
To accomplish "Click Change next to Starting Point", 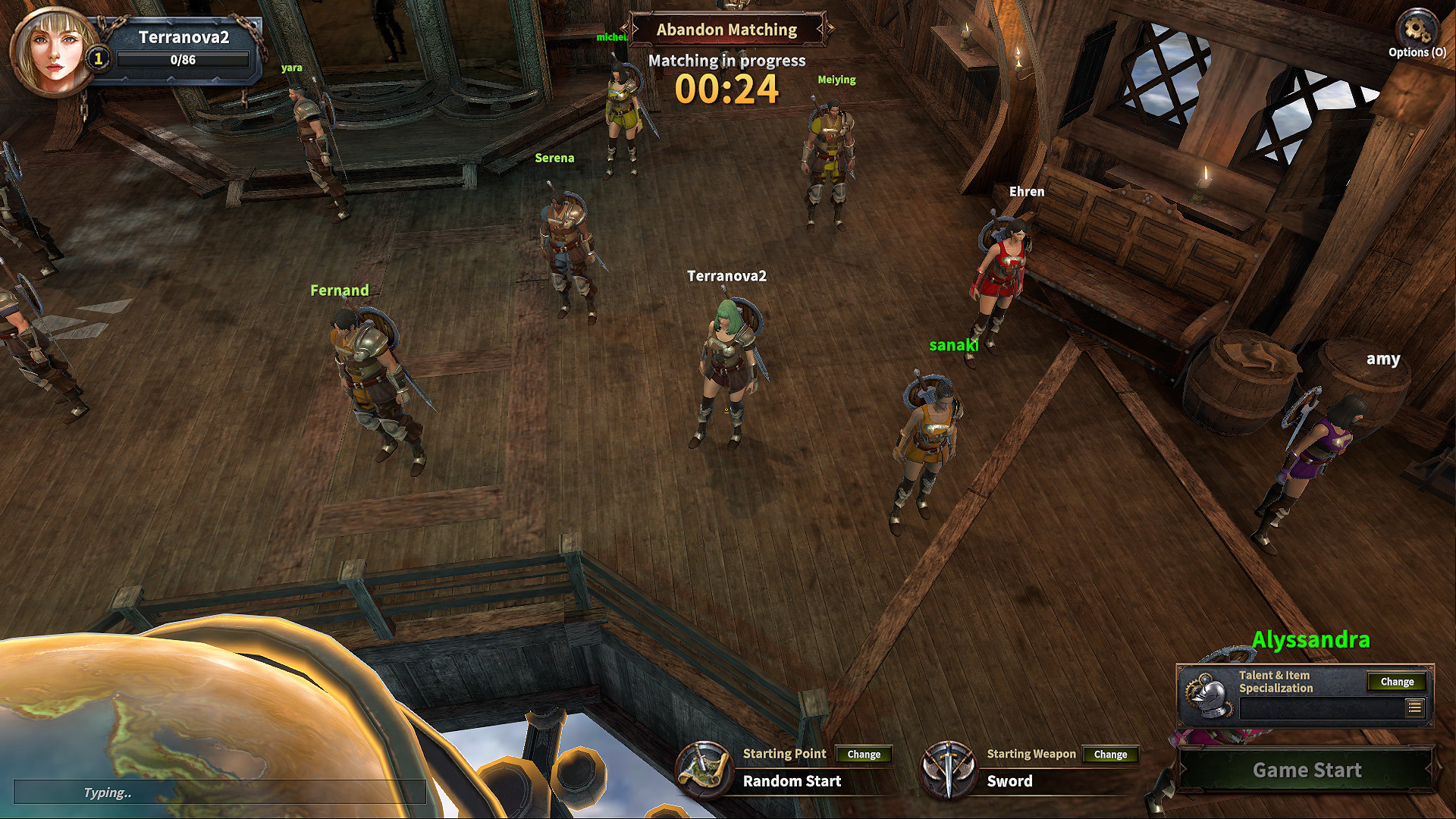I will (863, 755).
